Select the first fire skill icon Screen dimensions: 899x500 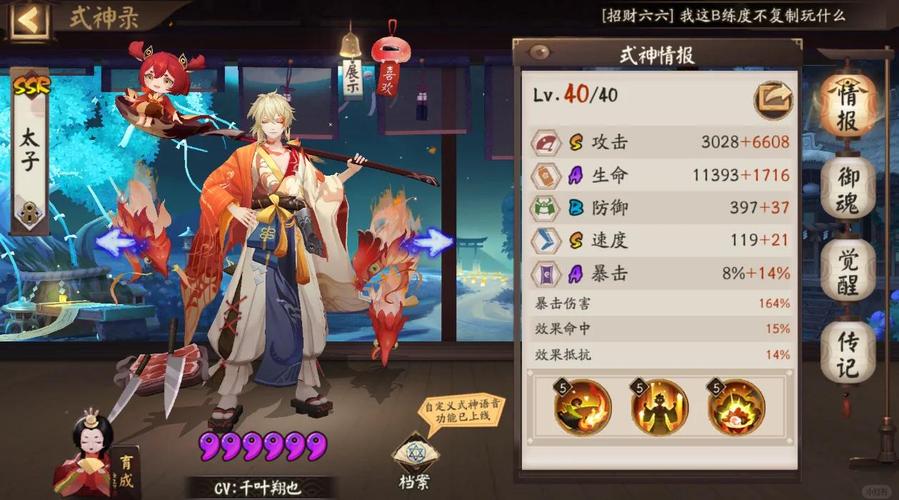pyautogui.click(x=581, y=406)
